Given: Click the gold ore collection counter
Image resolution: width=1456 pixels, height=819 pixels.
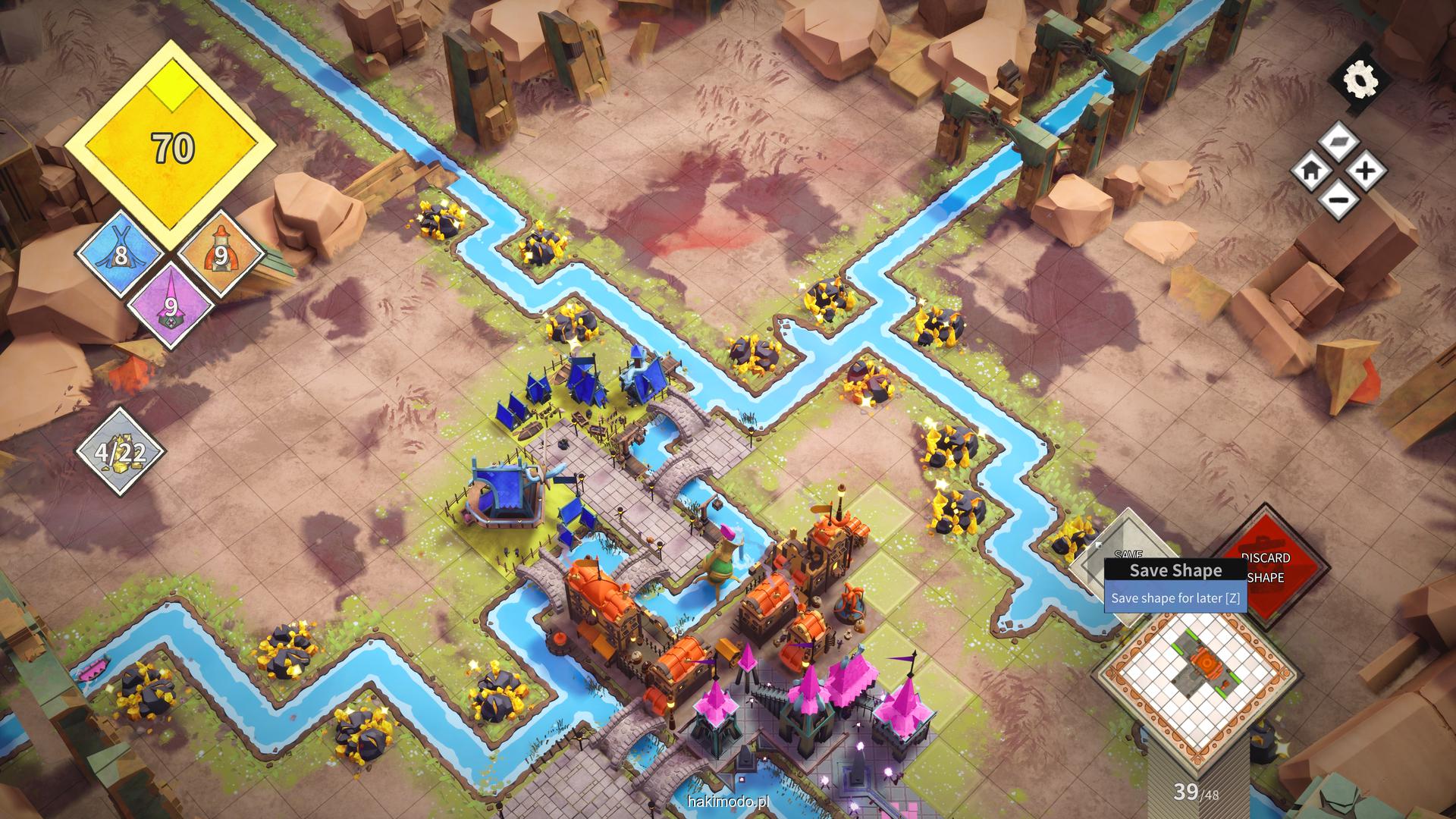Looking at the screenshot, I should (x=121, y=452).
